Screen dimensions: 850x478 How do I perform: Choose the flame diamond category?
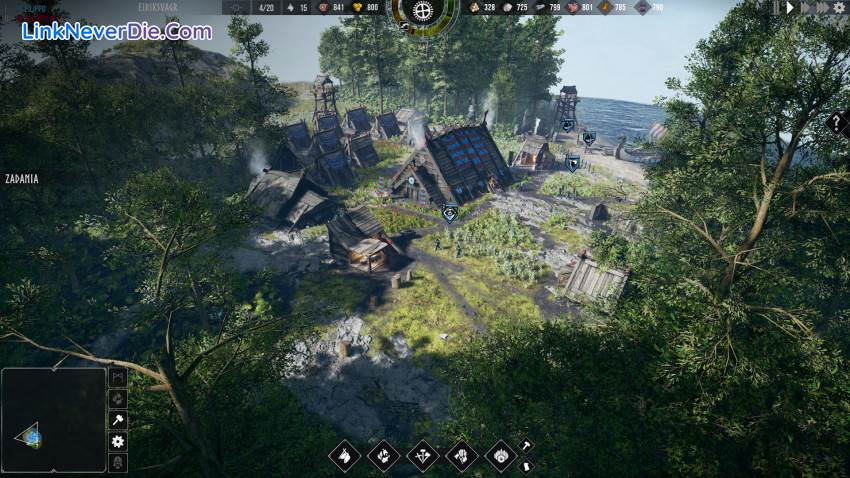[383, 456]
